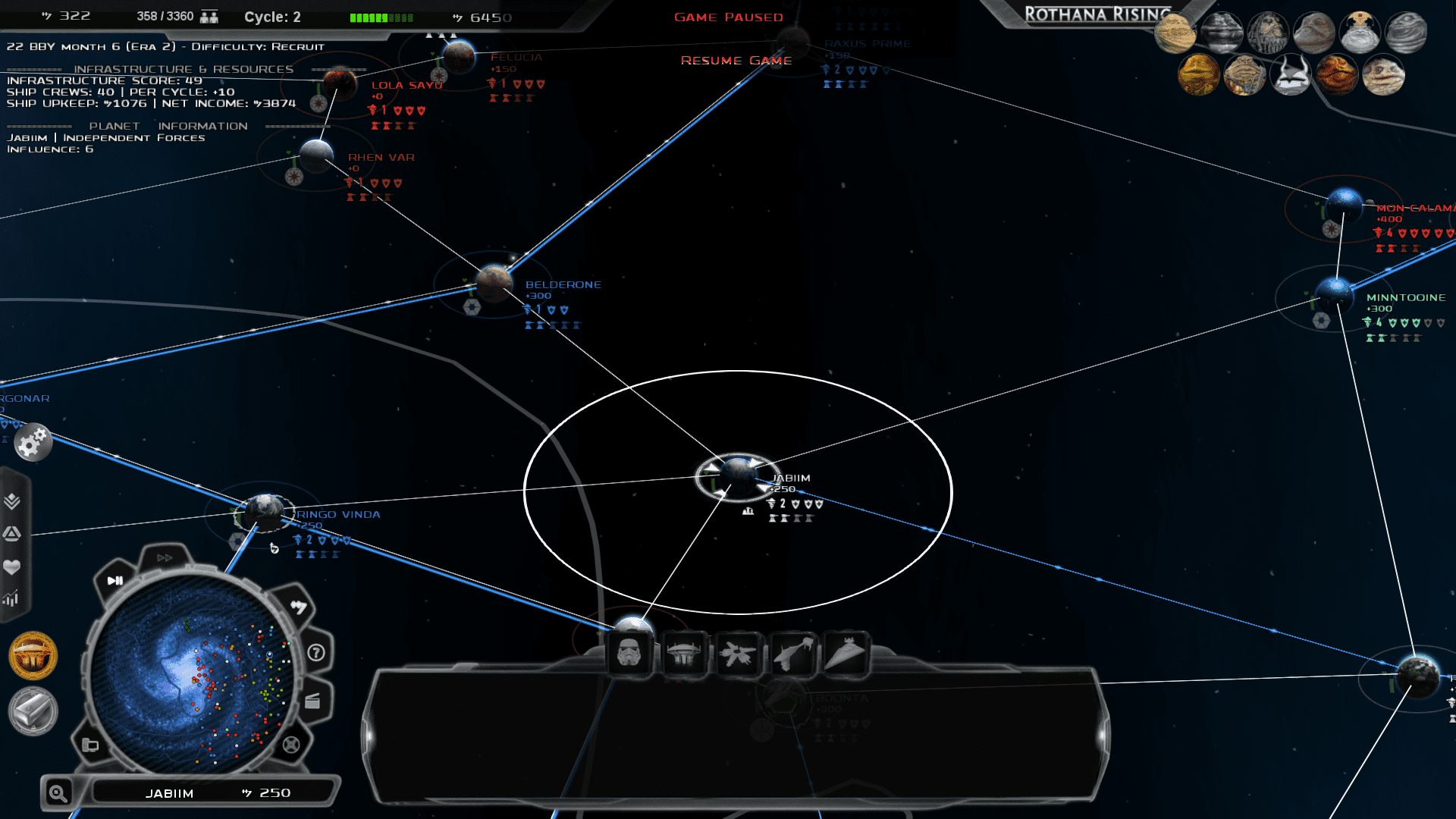Open the bar chart statistics icon

(x=11, y=599)
